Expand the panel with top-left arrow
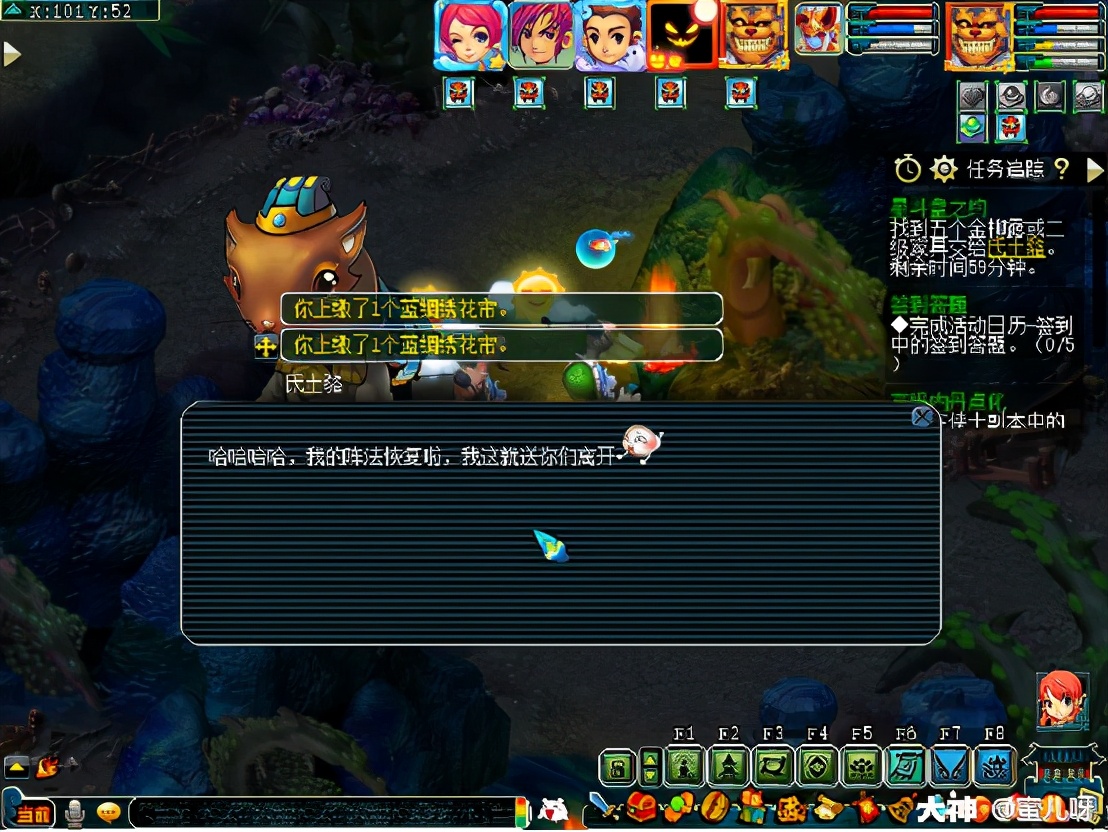The image size is (1108, 832). (12, 54)
